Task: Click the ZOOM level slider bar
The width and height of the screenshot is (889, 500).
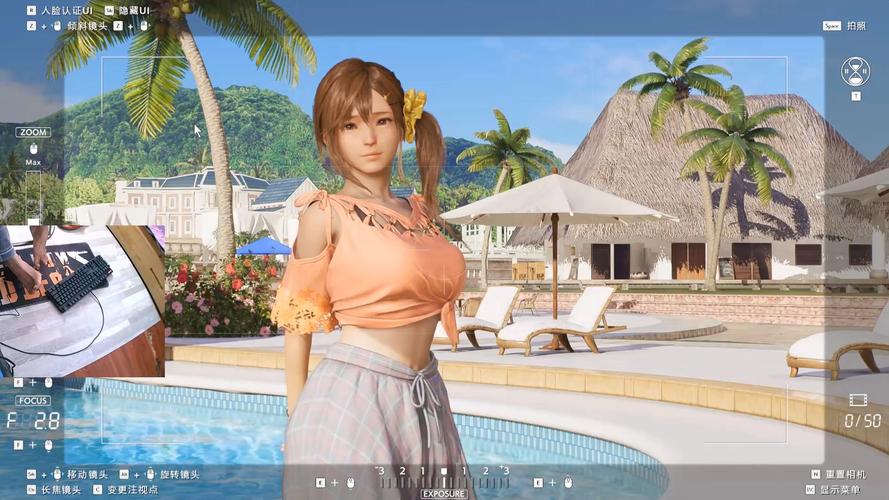Action: [33, 192]
